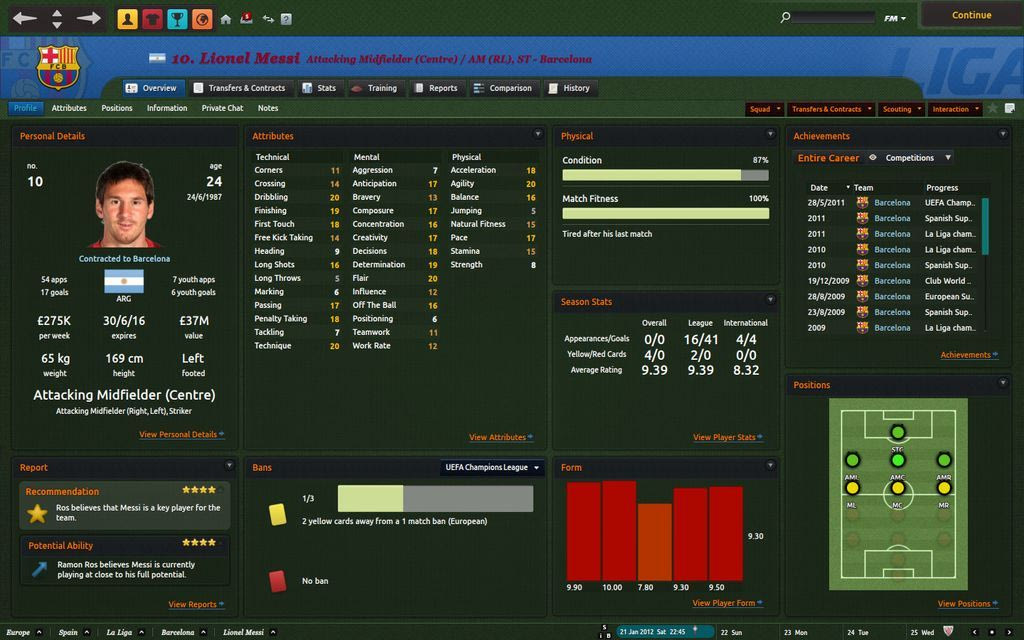Switch to the Stats tab

319,88
